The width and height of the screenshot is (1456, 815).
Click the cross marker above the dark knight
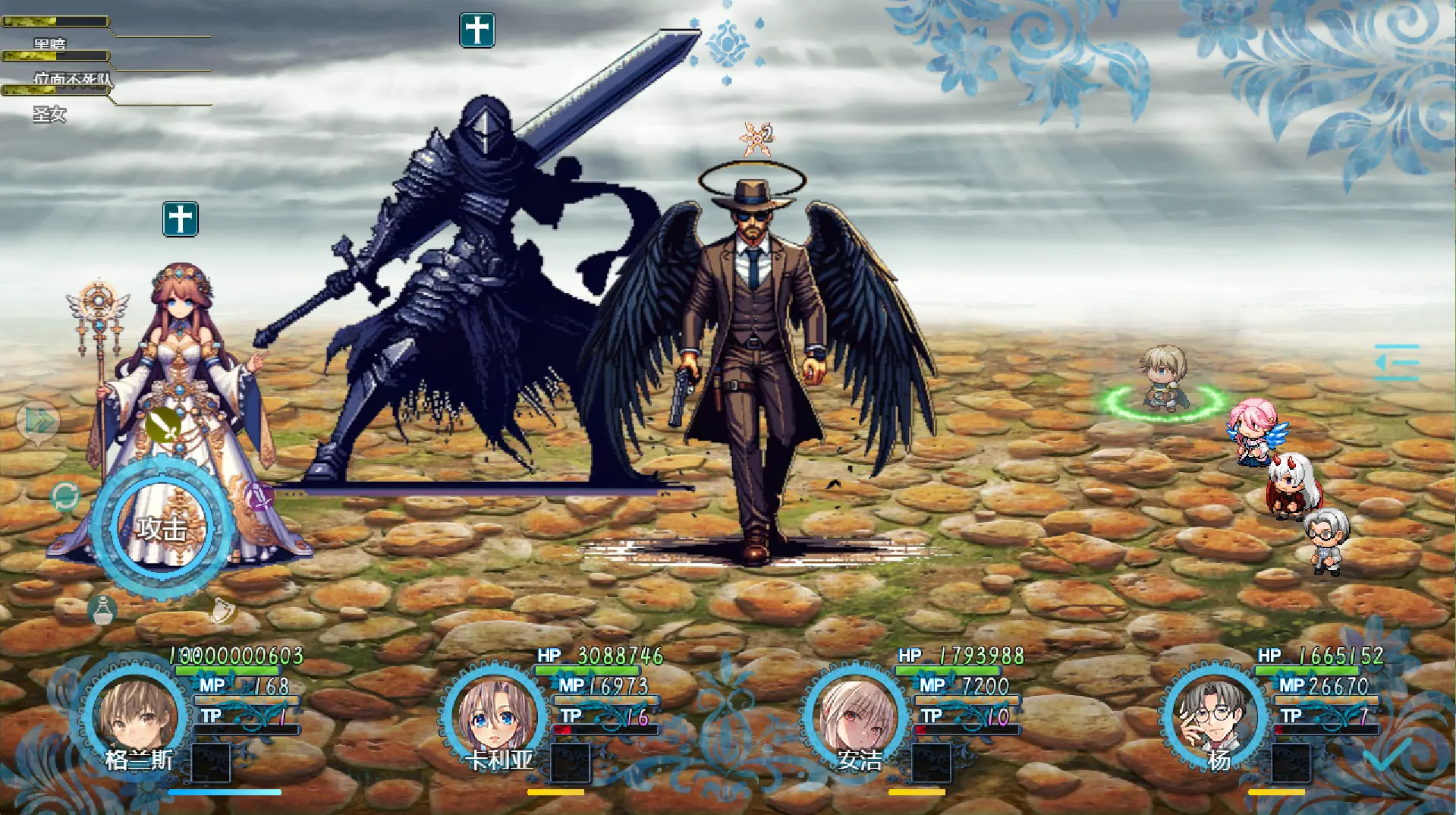[x=476, y=30]
